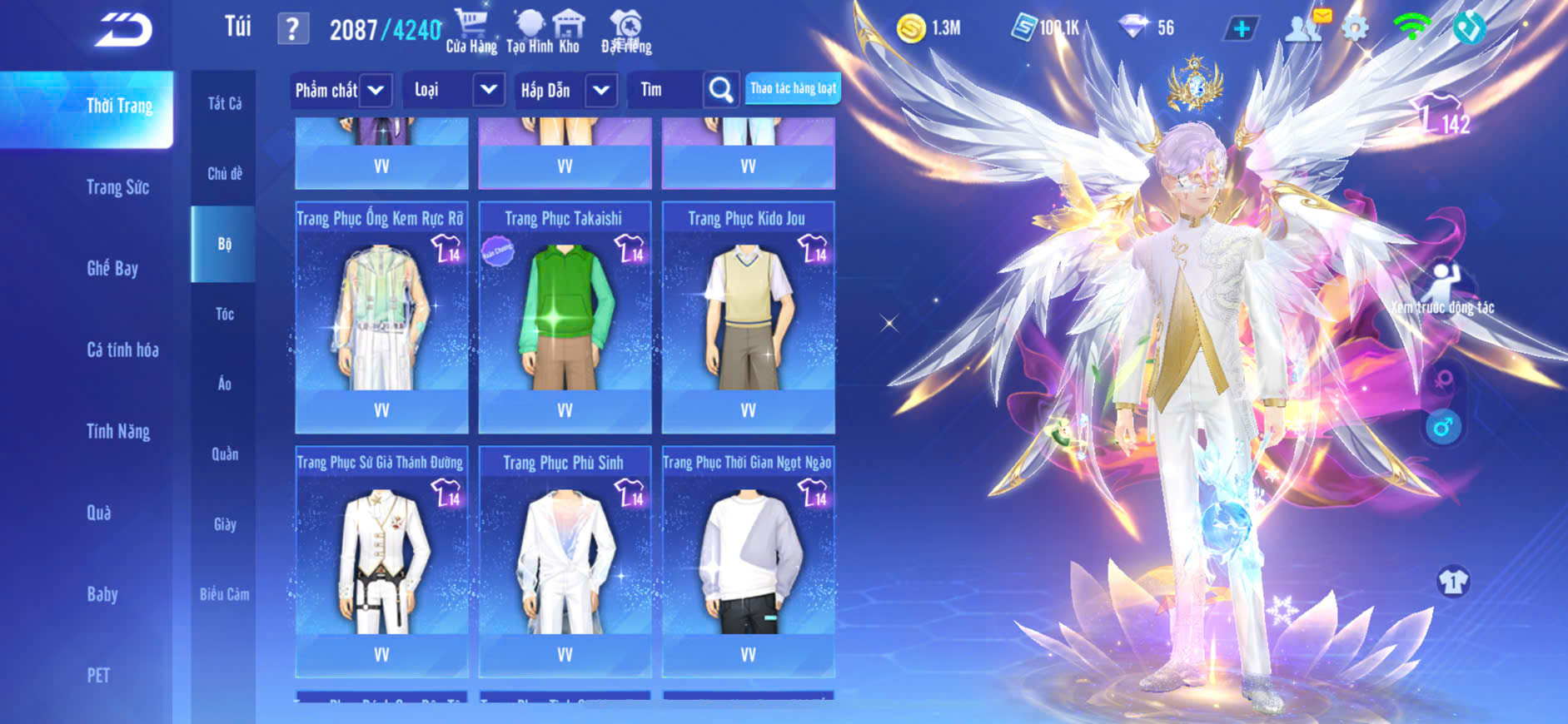Screen dimensions: 1568x724
Task: Select Trang Phục Takaishi outfit
Action: tap(565, 316)
